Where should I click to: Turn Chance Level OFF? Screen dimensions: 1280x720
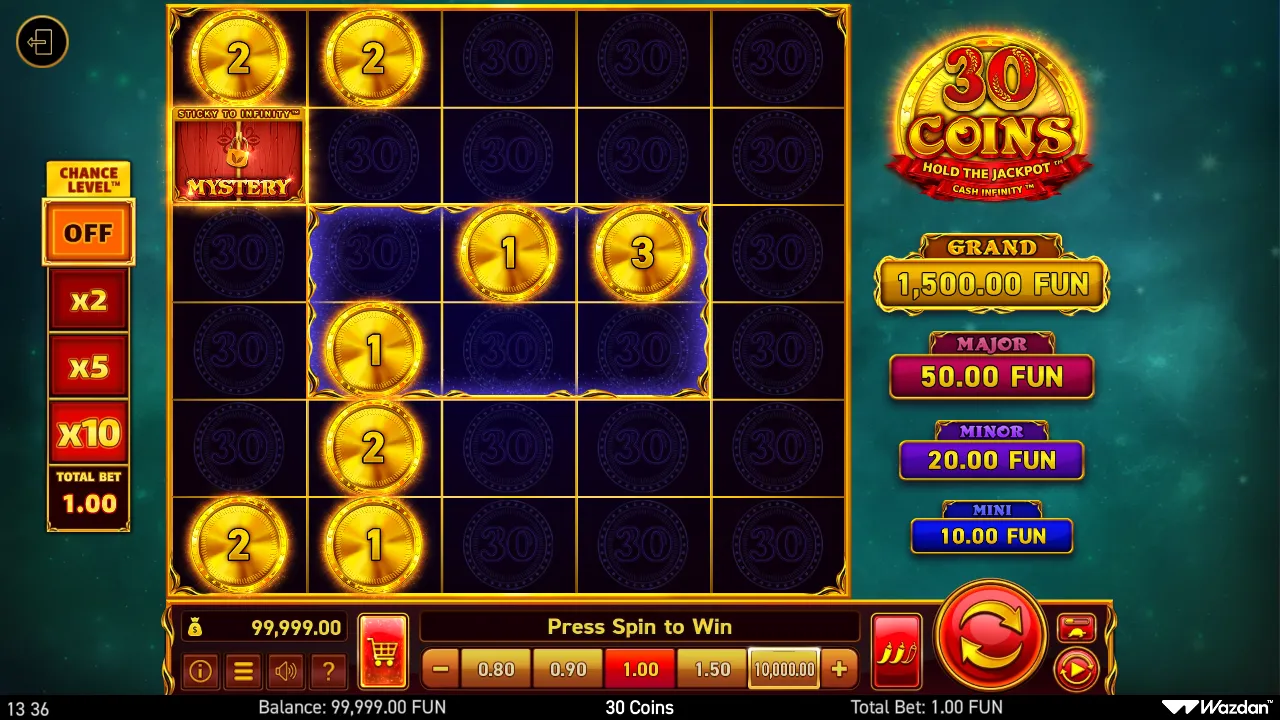point(88,232)
